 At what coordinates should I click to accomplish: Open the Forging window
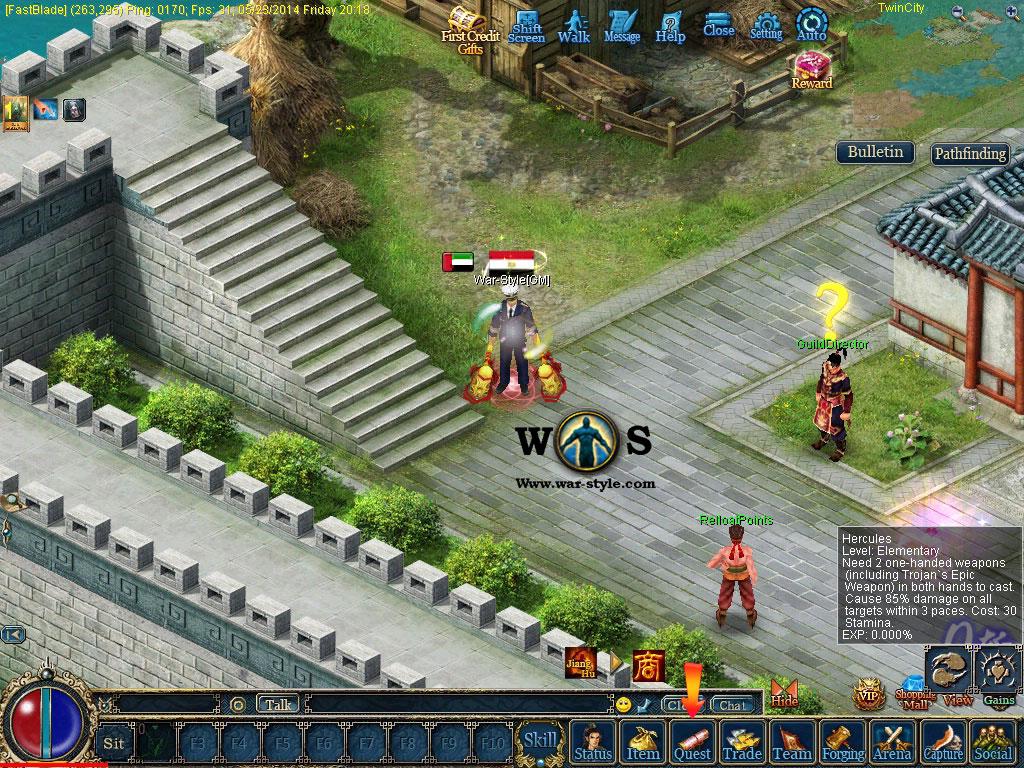[843, 742]
